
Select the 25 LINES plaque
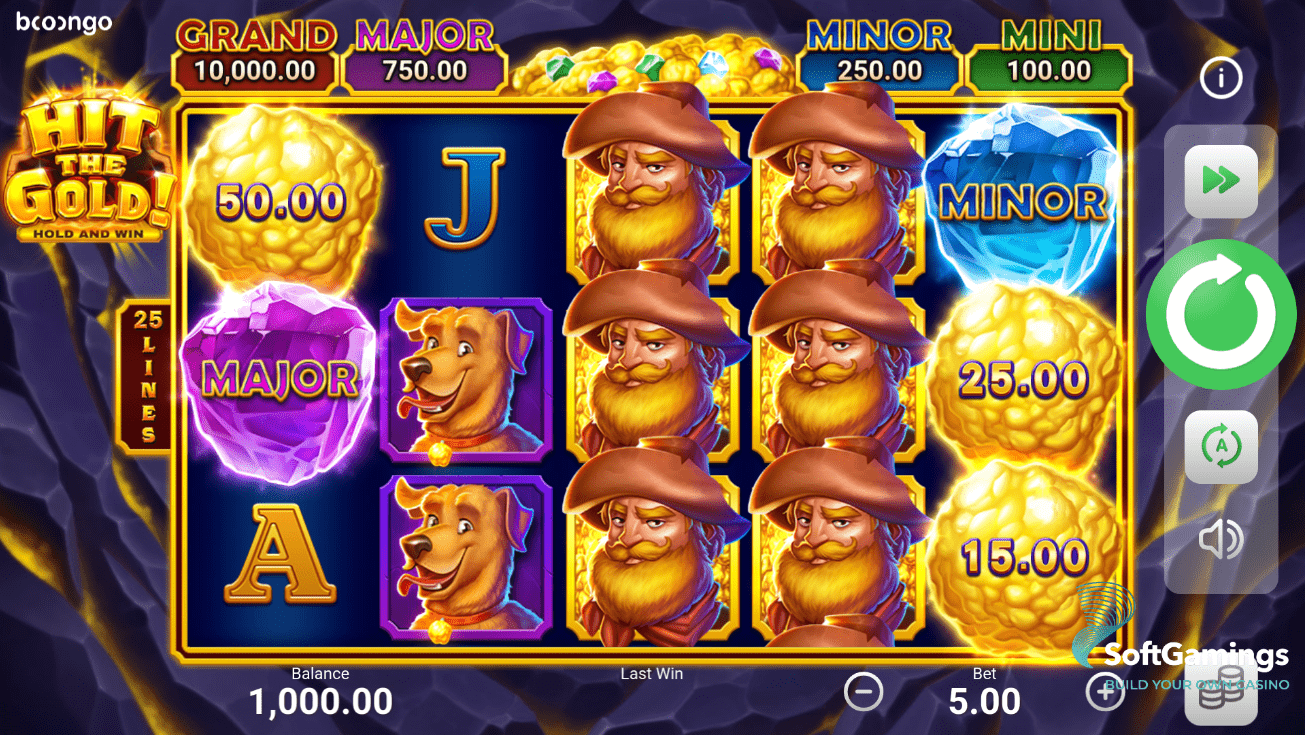pyautogui.click(x=145, y=378)
